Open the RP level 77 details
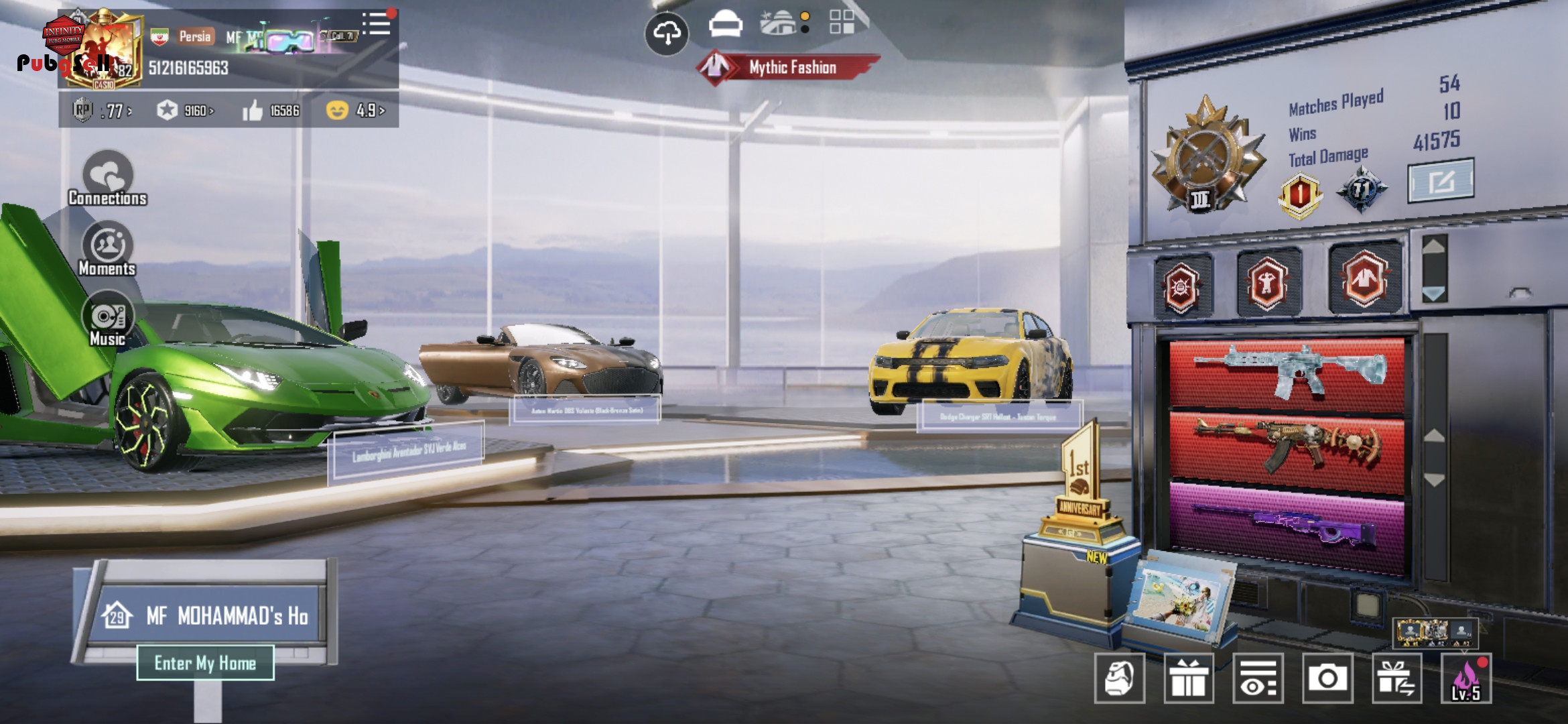 coord(102,111)
